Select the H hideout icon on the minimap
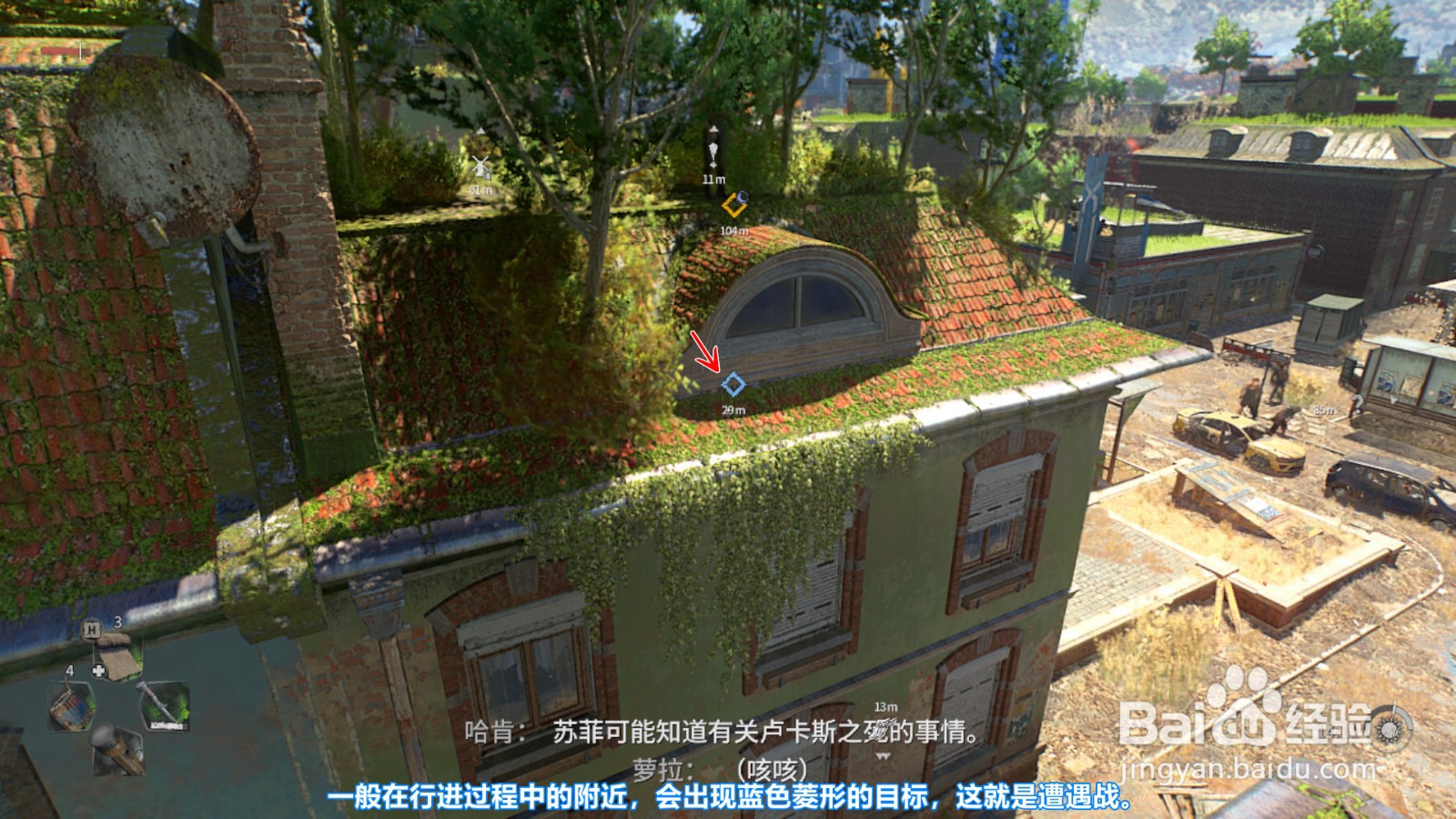1456x819 pixels. click(92, 629)
